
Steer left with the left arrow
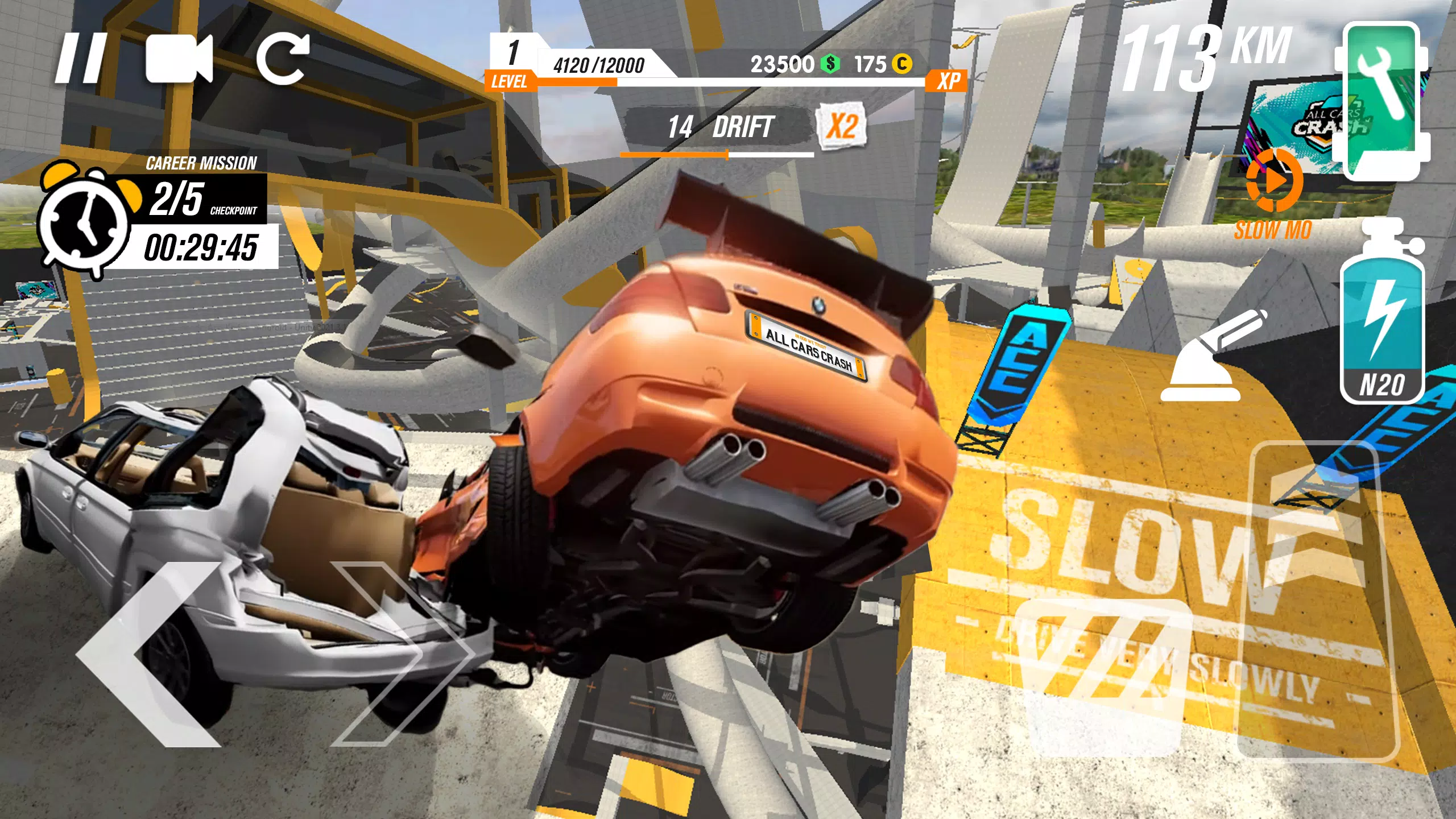click(151, 654)
